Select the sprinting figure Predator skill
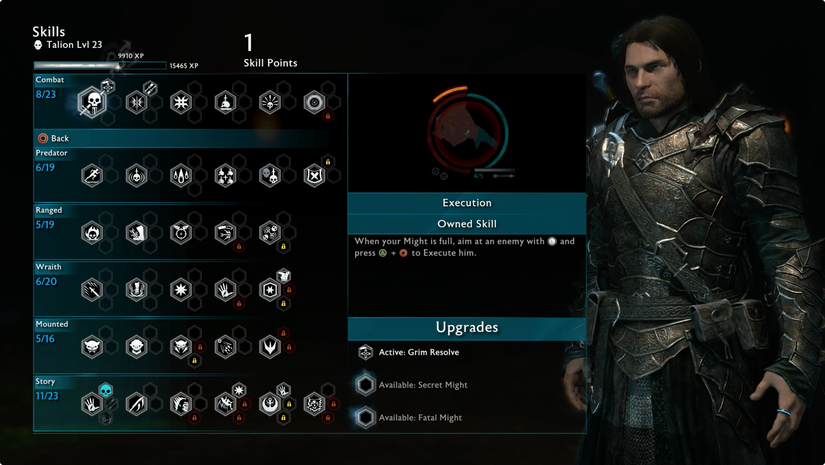The width and height of the screenshot is (825, 465). pyautogui.click(x=92, y=176)
